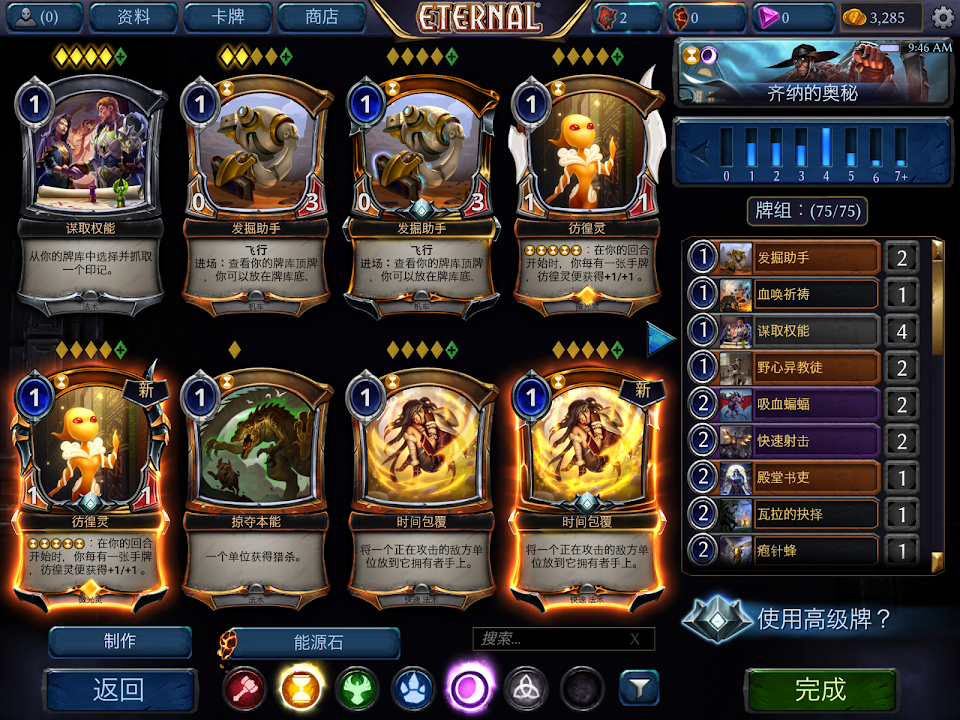Toggle the yellow hourglass Time faction filter
This screenshot has width=960, height=720.
(x=299, y=688)
